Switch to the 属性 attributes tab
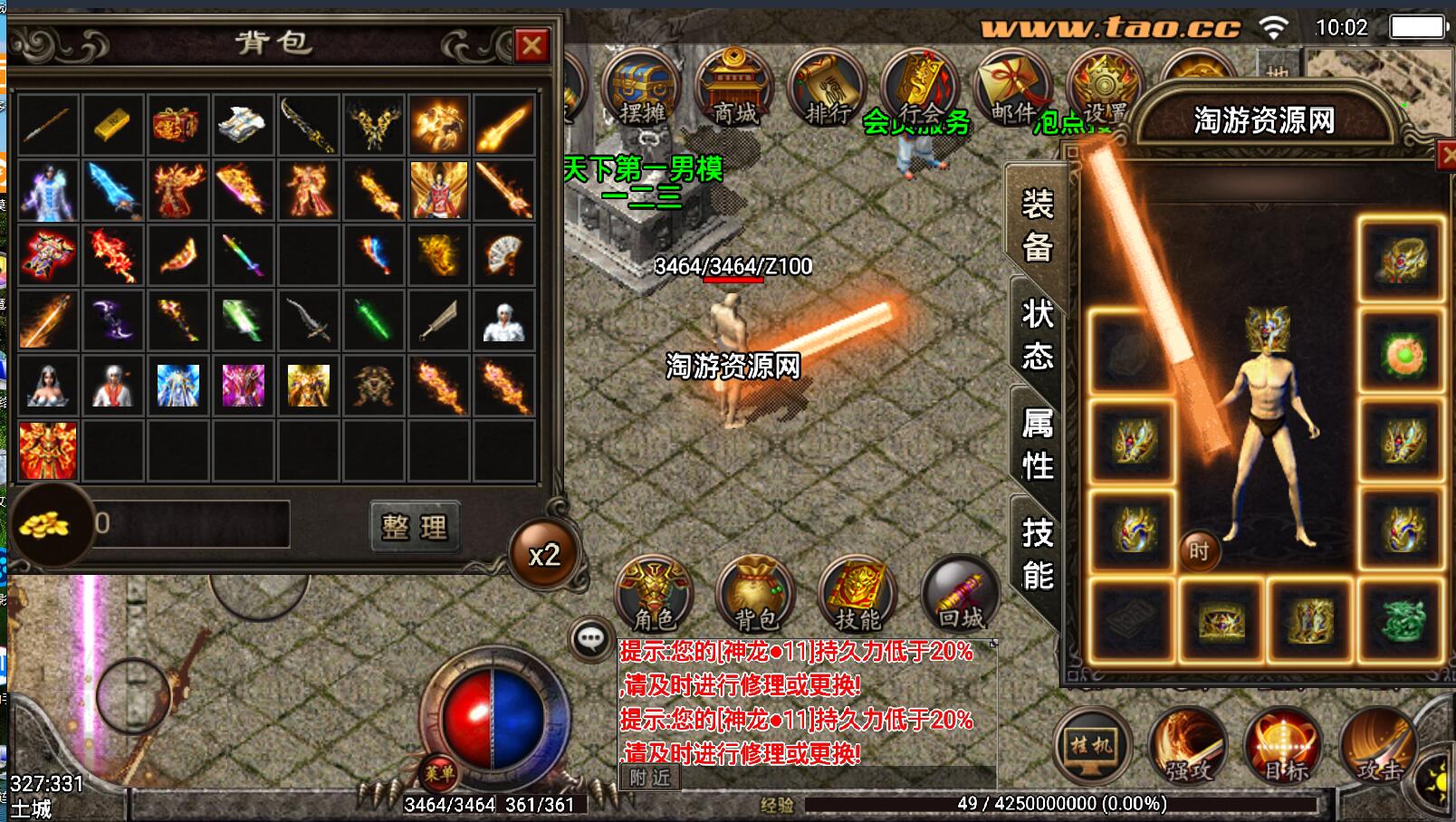Screen dimensions: 1456x822 coord(1037,444)
